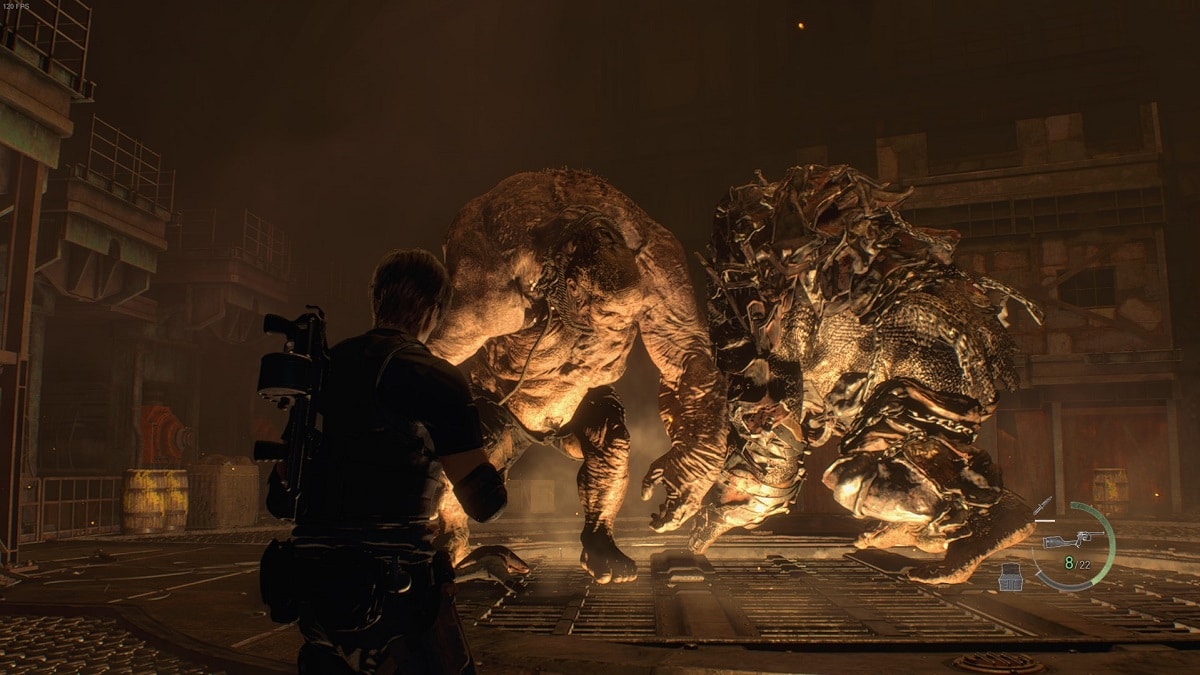The image size is (1200, 675).
Task: Select the body armor vest icon
Action: [x=1011, y=577]
